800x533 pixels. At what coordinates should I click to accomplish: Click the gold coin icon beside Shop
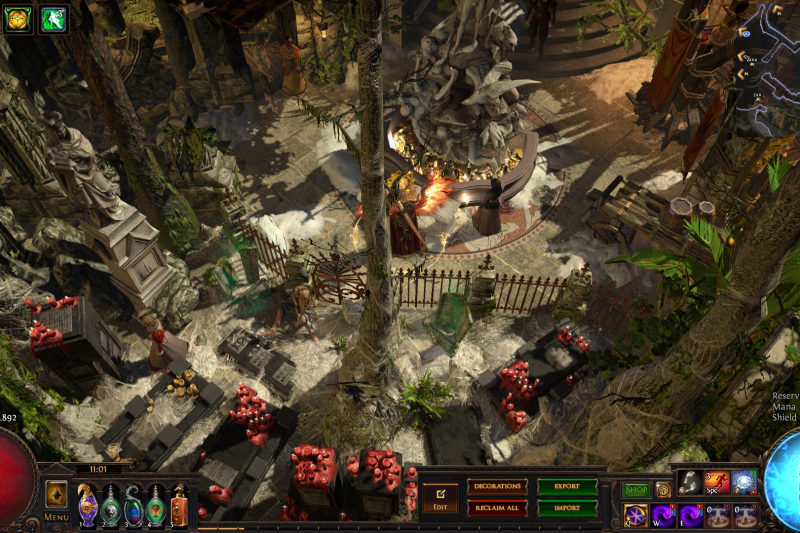click(662, 490)
